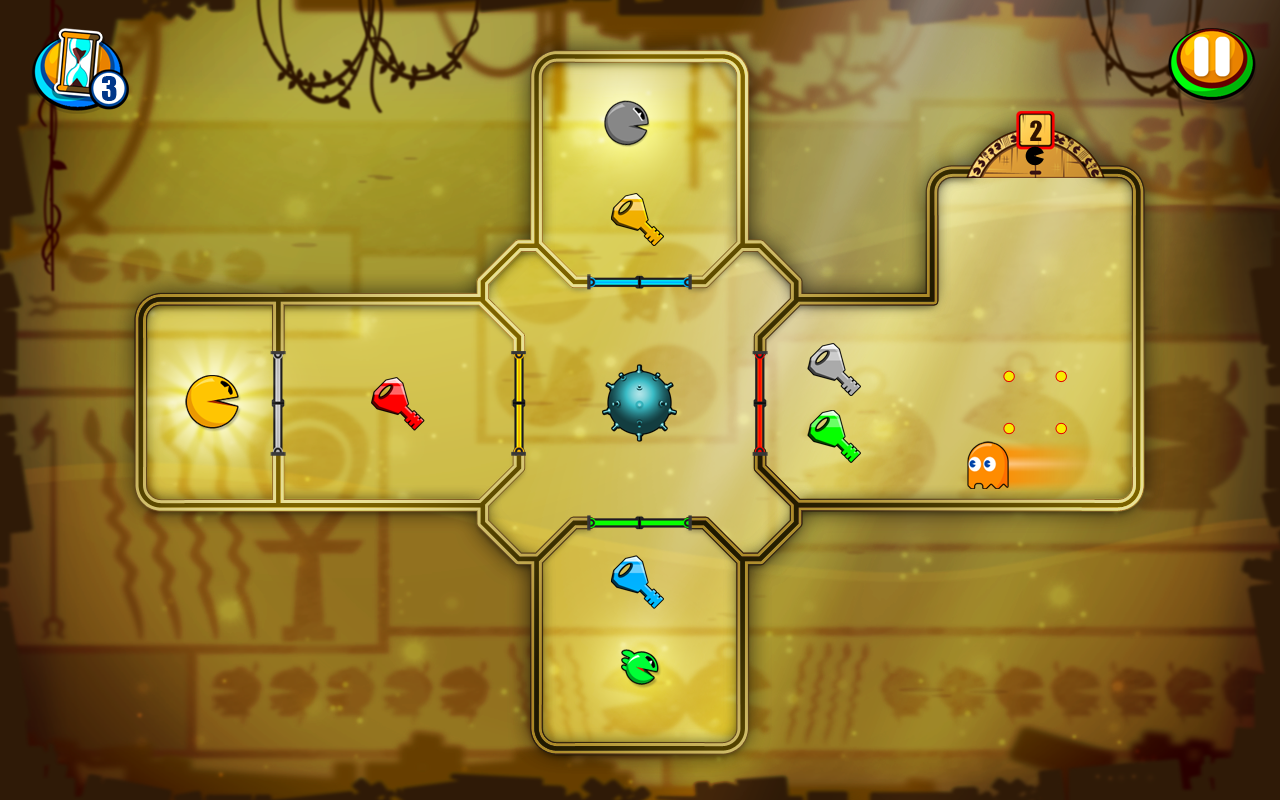The height and width of the screenshot is (800, 1280).
Task: Toggle the blue horizontal gate
Action: click(640, 280)
